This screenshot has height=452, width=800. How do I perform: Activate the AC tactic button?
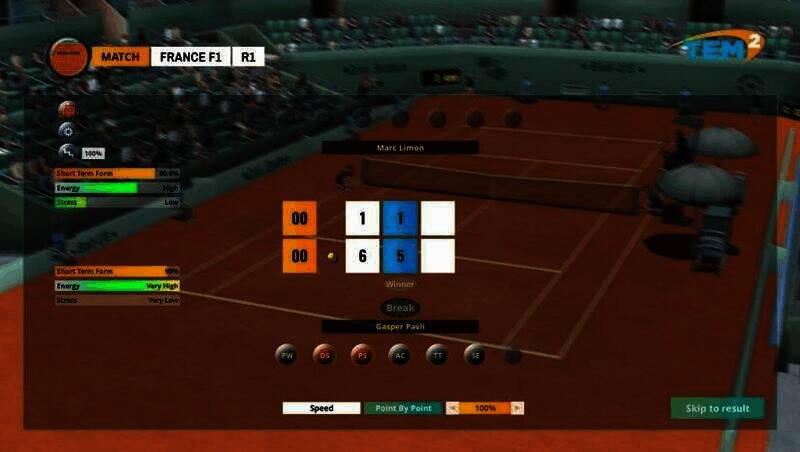point(399,354)
